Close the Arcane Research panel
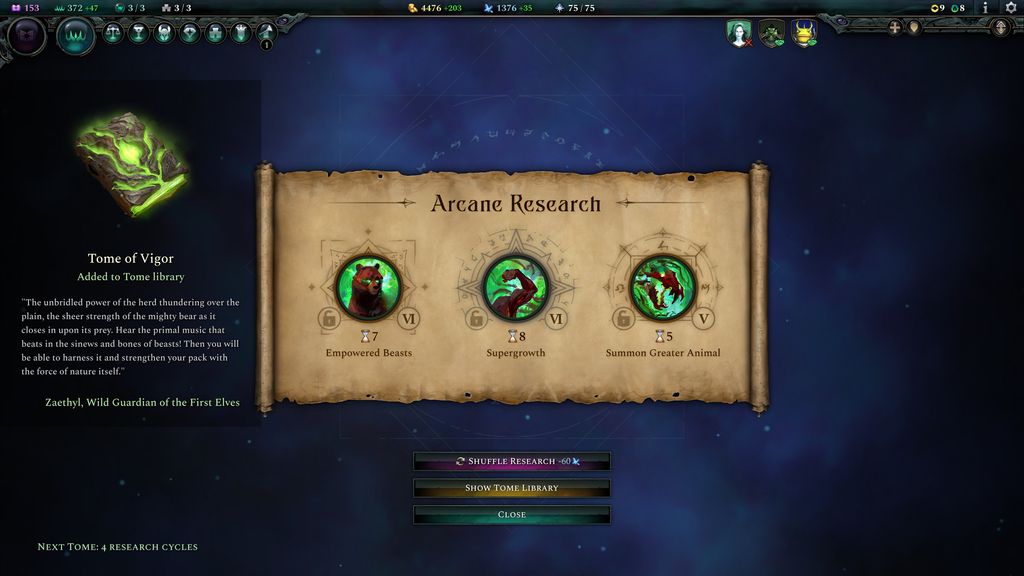The width and height of the screenshot is (1024, 576). click(512, 515)
